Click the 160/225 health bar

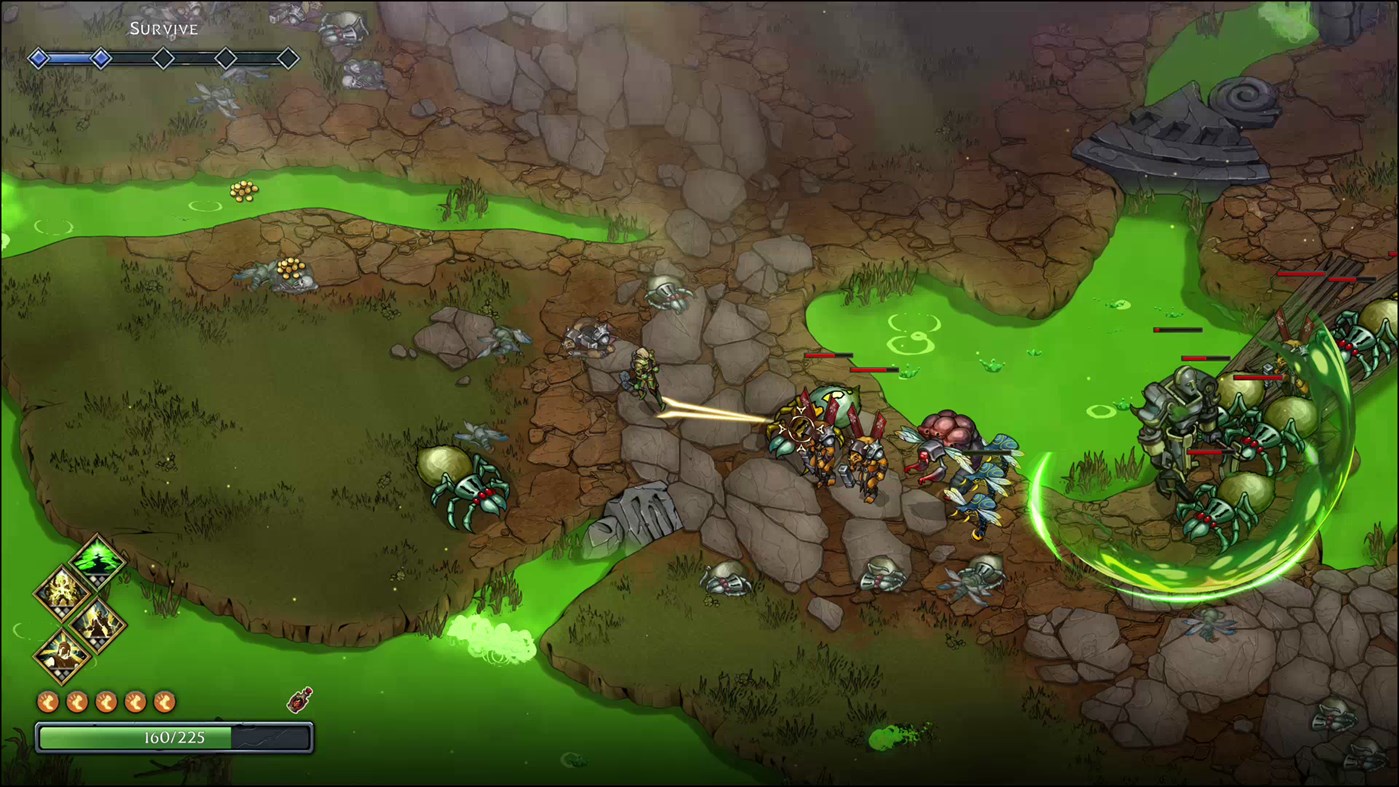[x=174, y=738]
